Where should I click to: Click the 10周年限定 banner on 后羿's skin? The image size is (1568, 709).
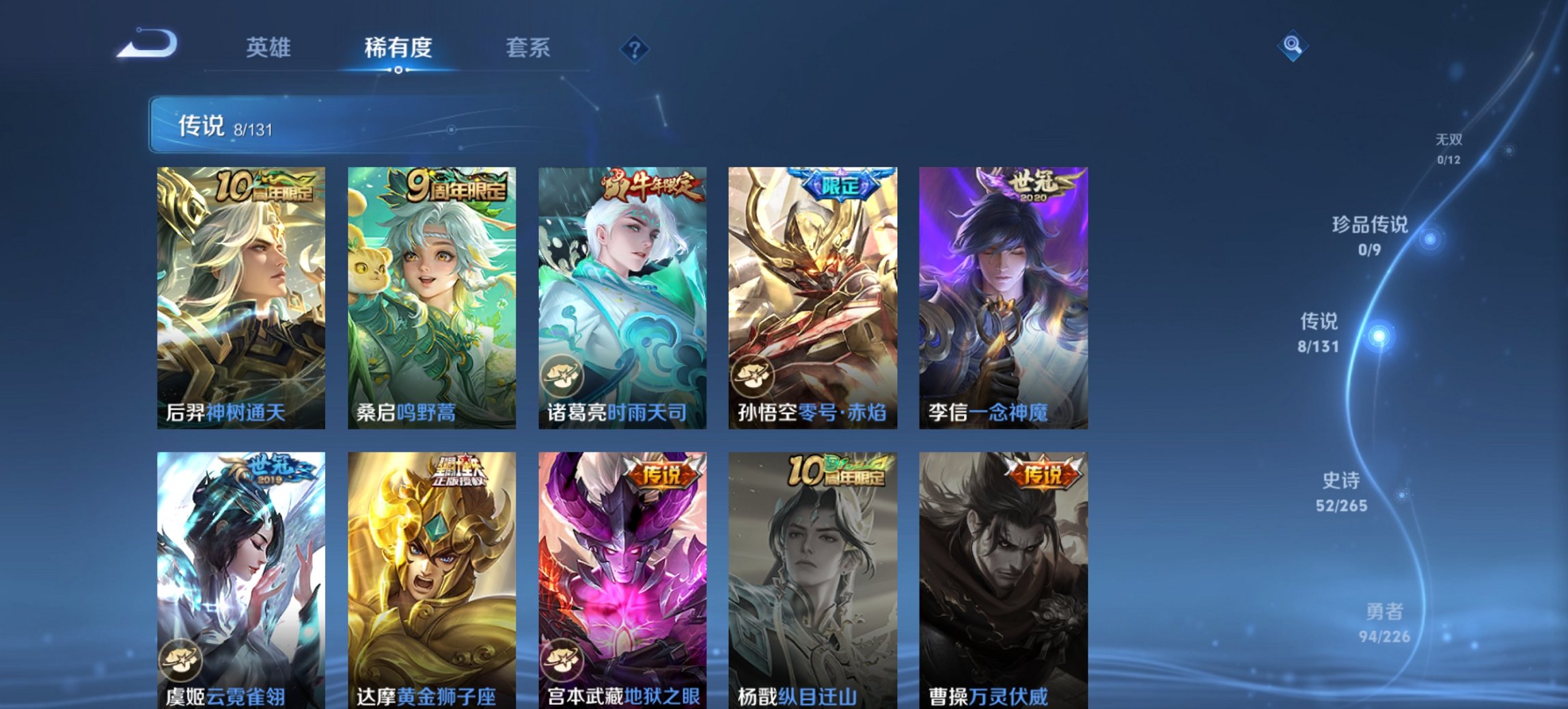pos(265,187)
